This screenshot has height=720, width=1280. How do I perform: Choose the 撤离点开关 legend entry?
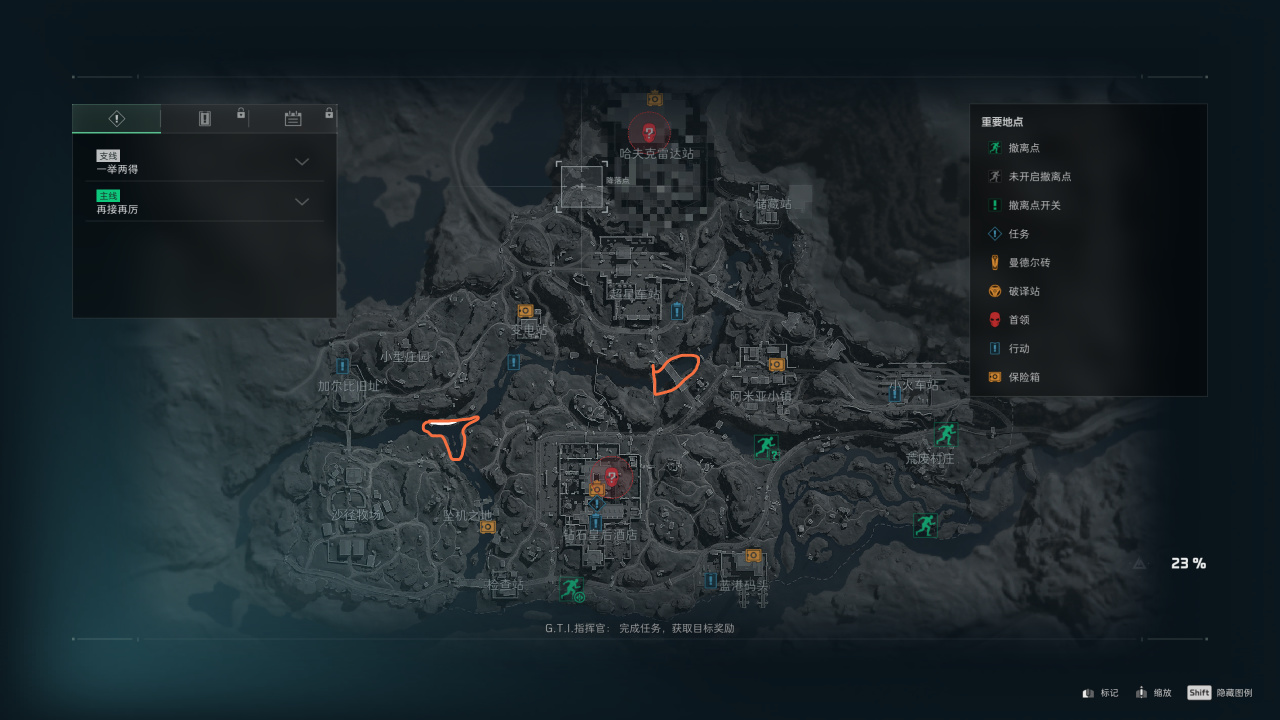tap(1034, 205)
